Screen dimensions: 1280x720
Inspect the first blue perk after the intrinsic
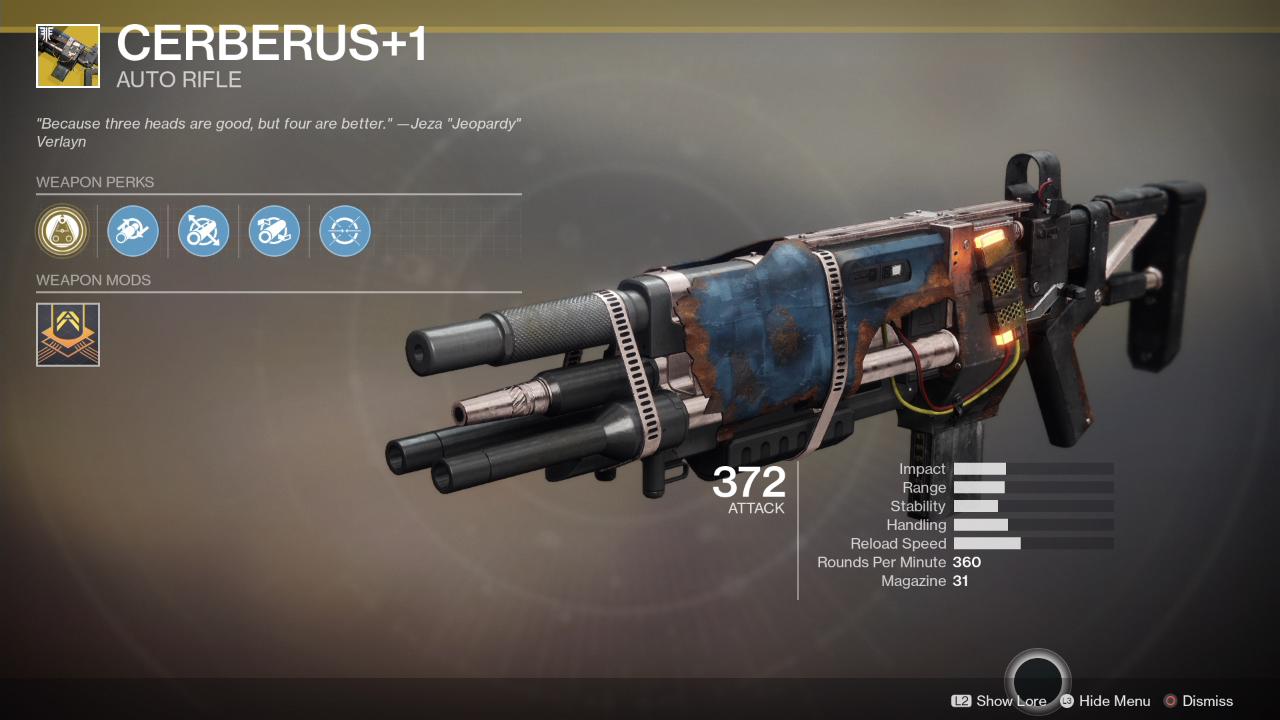click(133, 231)
